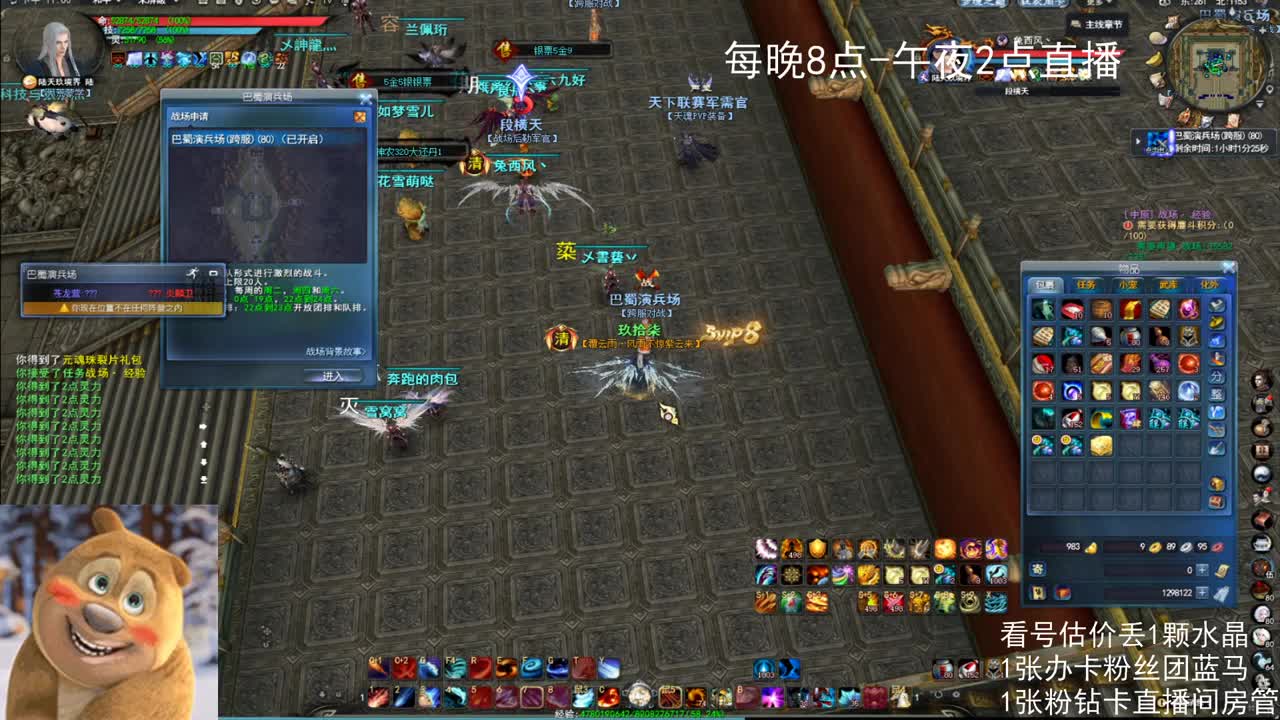
Task: Click the experience bar at screen bottom
Action: click(x=640, y=712)
